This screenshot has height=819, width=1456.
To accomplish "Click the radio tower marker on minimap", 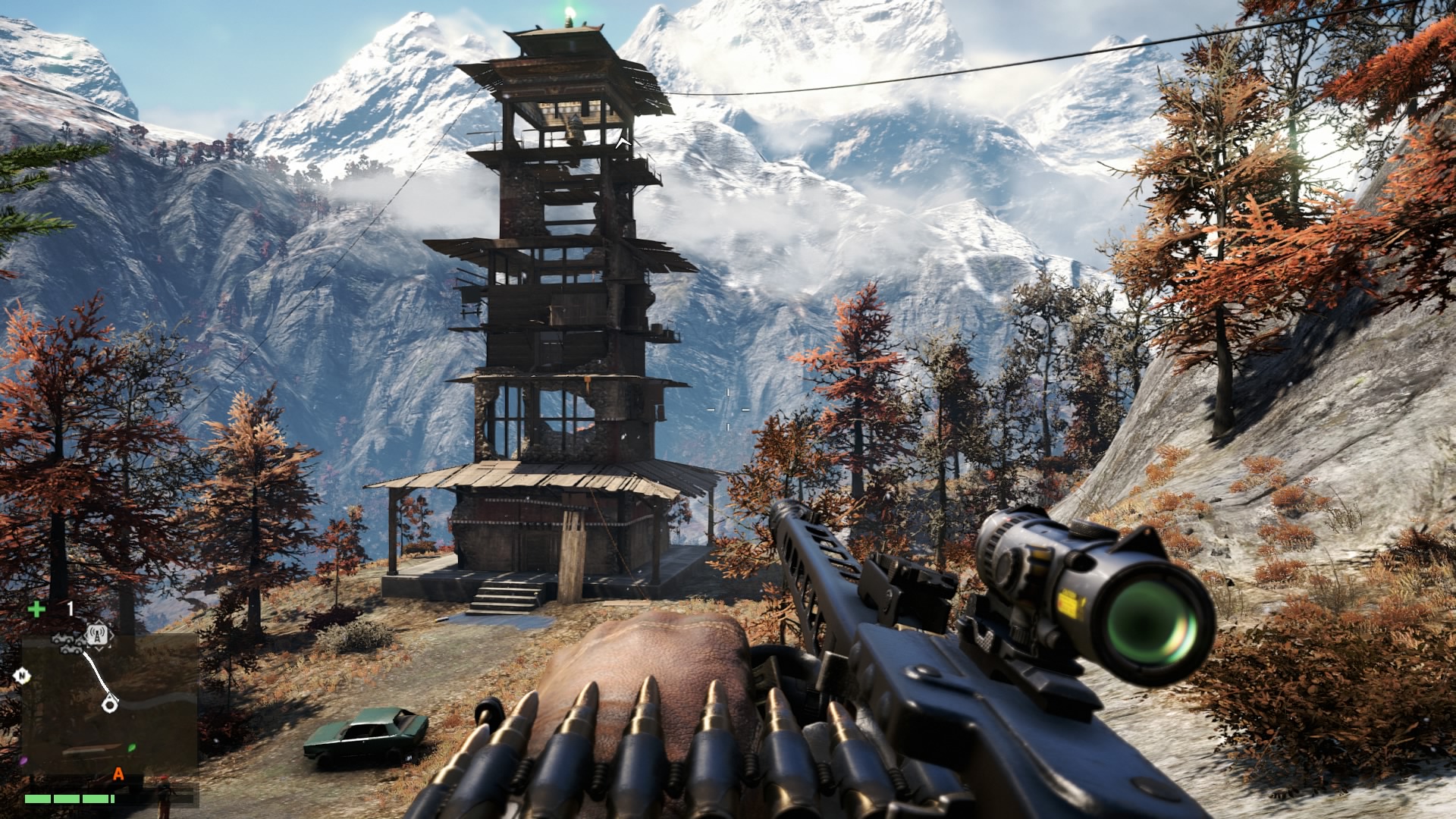I will [99, 635].
